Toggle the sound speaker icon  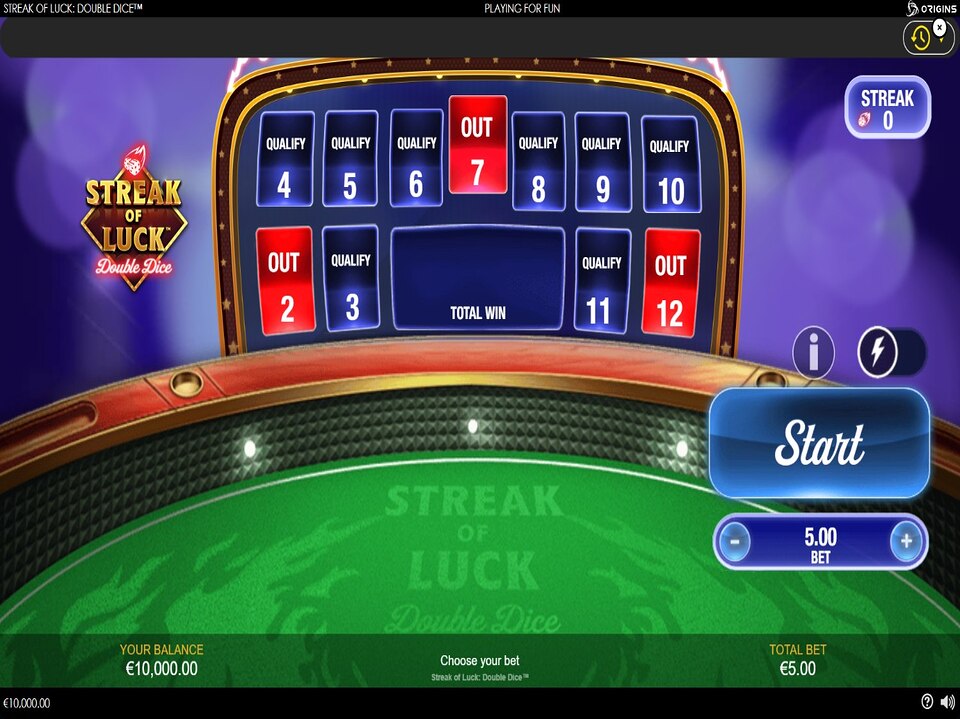coord(946,702)
